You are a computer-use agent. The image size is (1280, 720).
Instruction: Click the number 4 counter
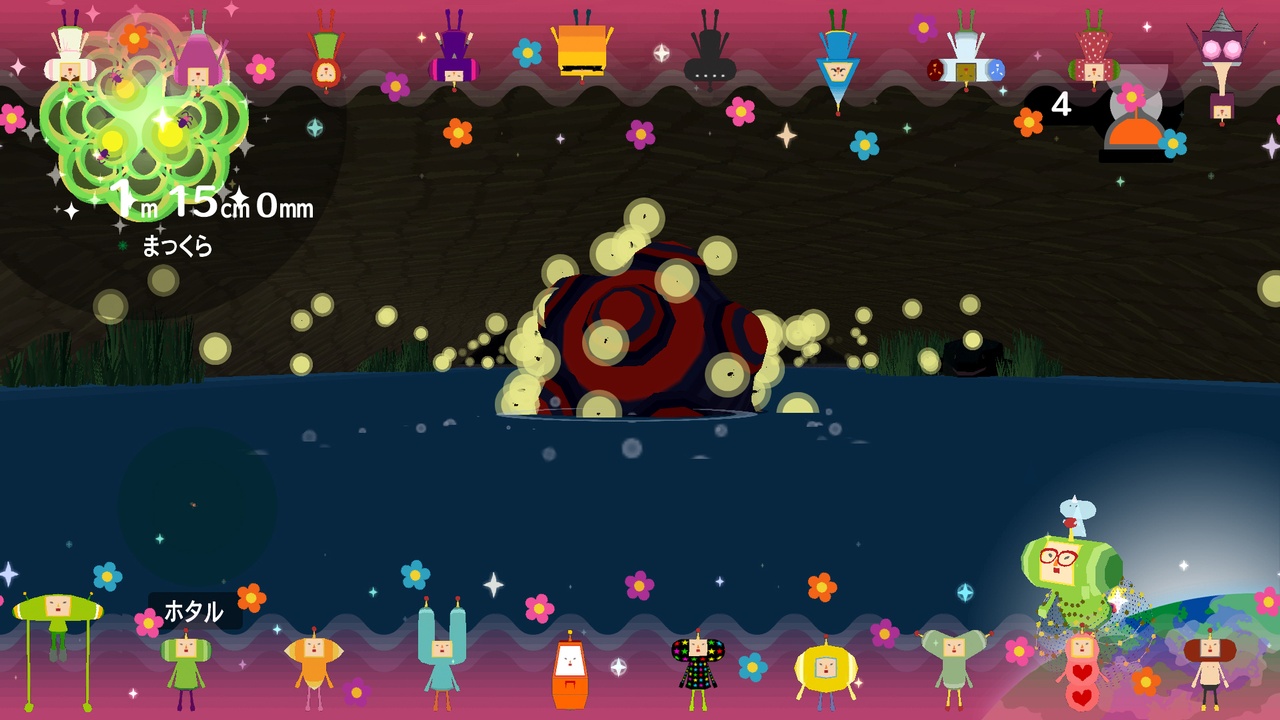click(1062, 102)
